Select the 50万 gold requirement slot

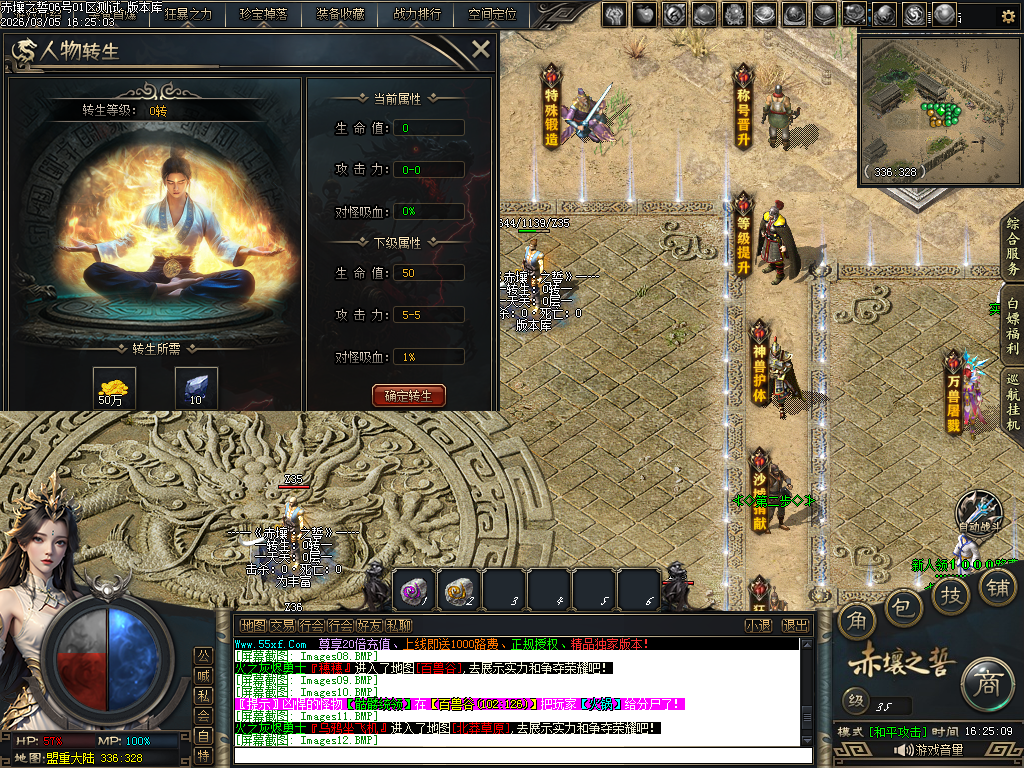pos(115,387)
